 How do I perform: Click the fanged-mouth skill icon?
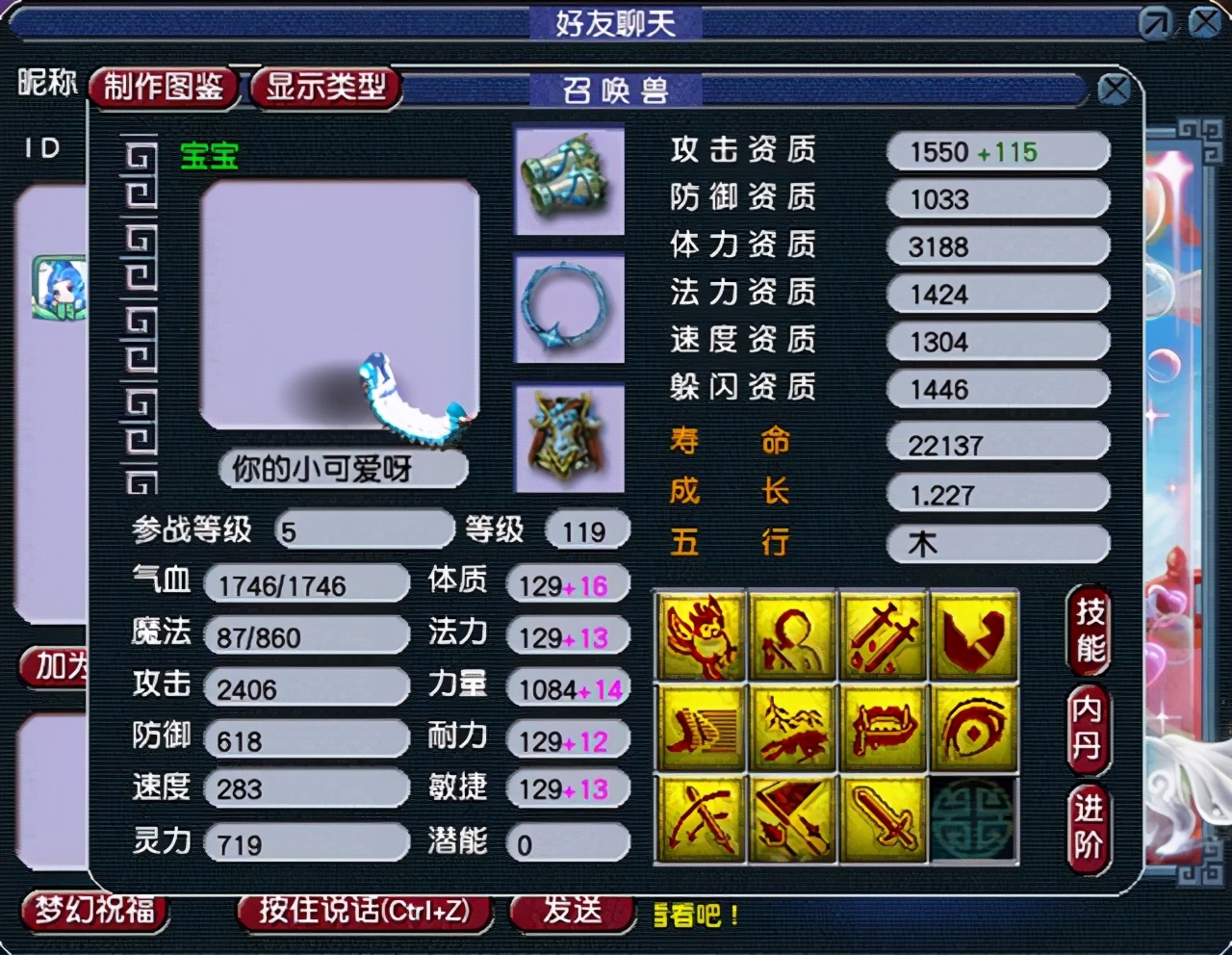pyautogui.click(x=883, y=729)
